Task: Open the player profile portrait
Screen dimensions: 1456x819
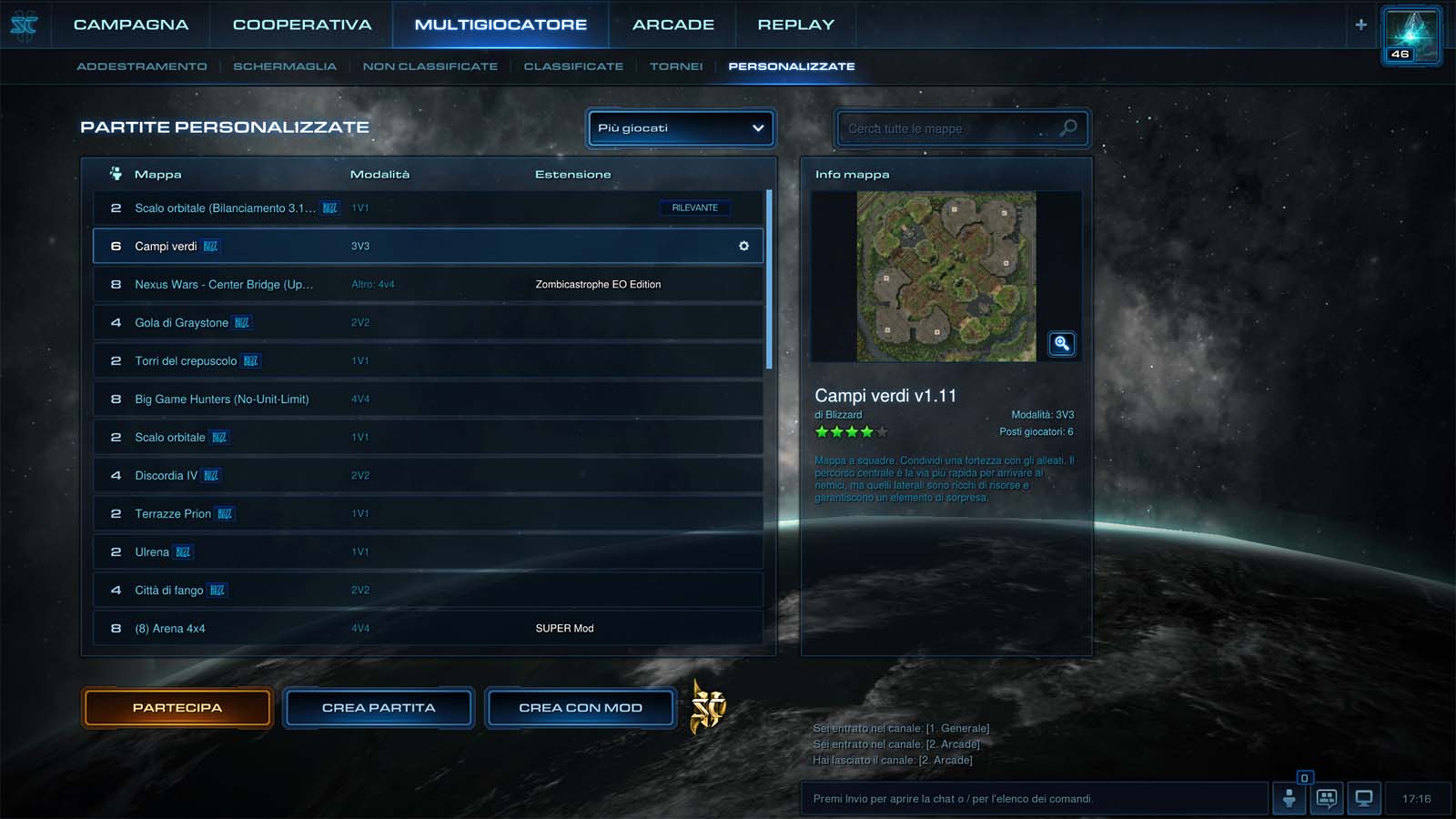Action: pos(1411,36)
